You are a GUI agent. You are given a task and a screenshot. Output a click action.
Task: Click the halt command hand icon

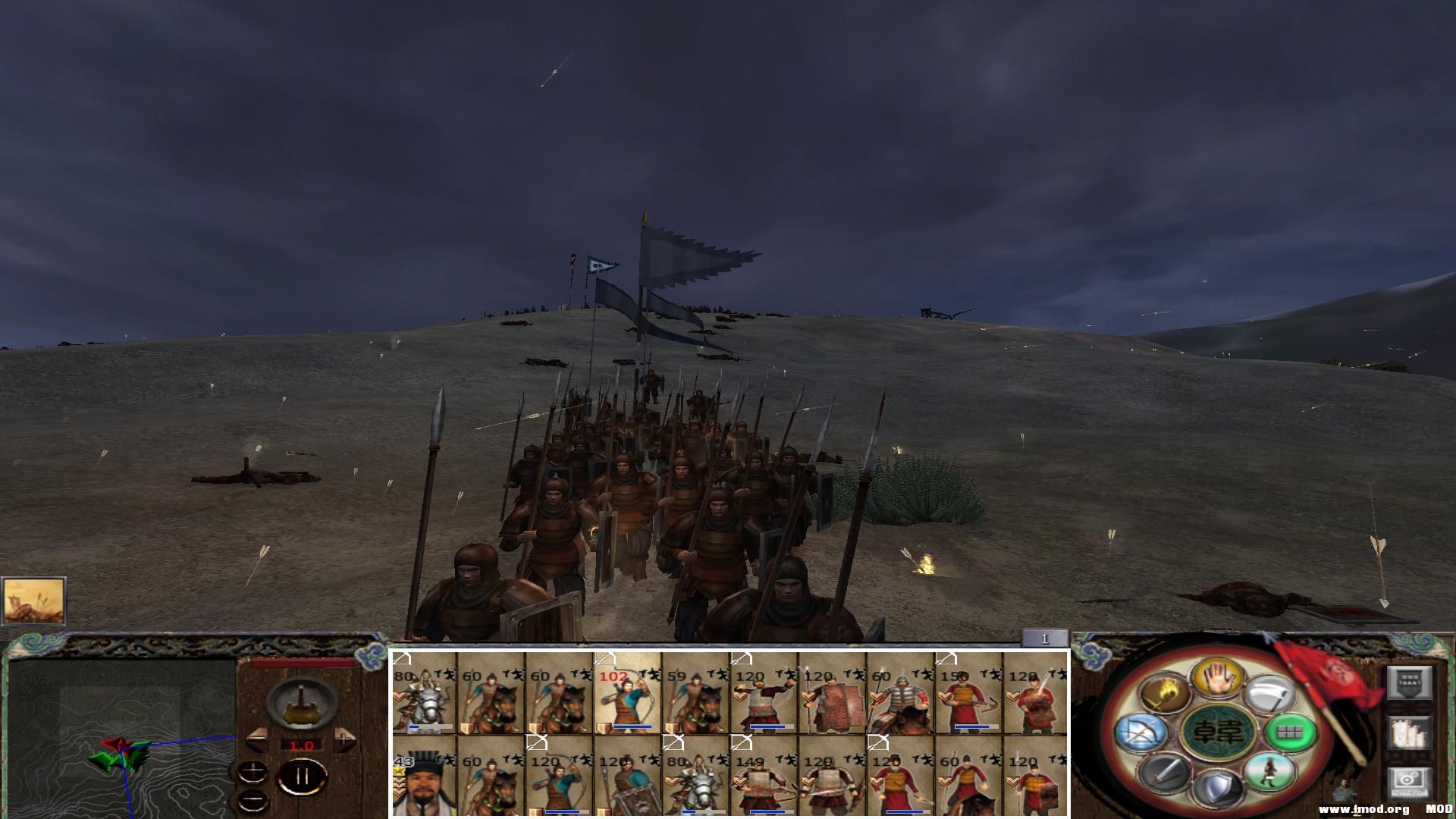(1217, 680)
